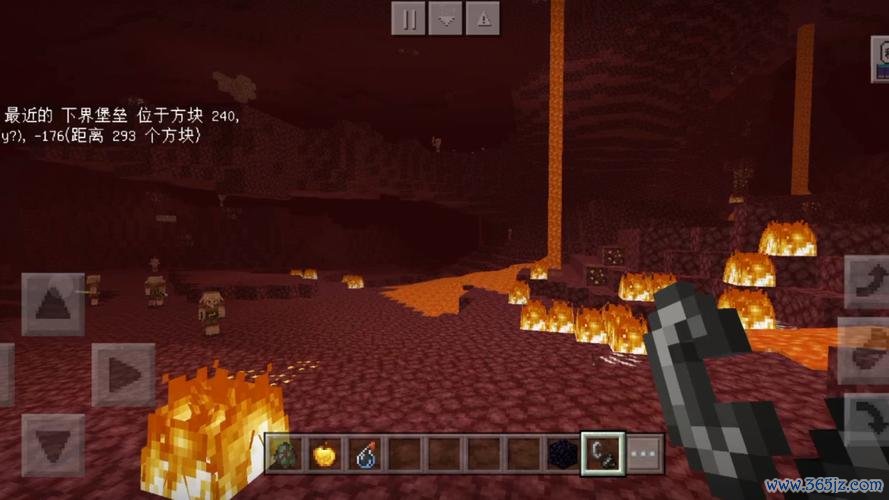The height and width of the screenshot is (500, 889).
Task: Open inventory with the three-dots button
Action: pyautogui.click(x=643, y=453)
